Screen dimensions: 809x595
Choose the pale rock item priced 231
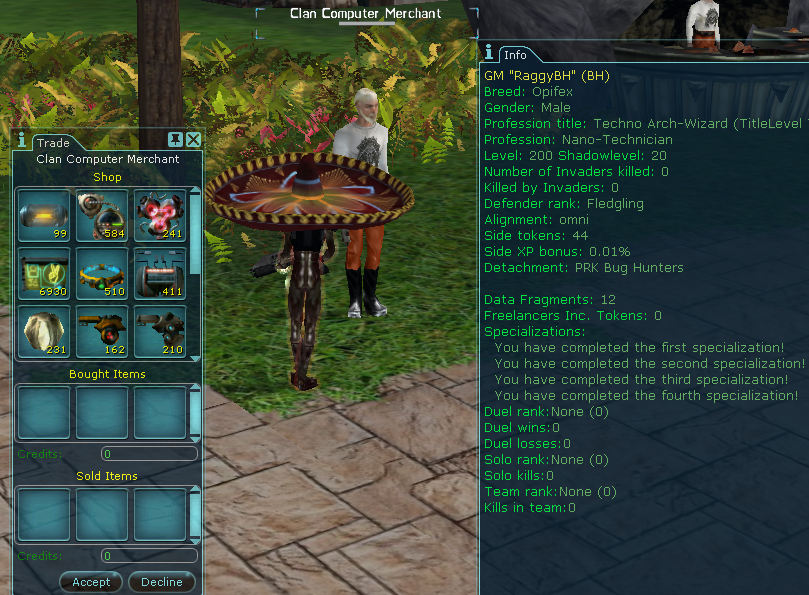[44, 331]
